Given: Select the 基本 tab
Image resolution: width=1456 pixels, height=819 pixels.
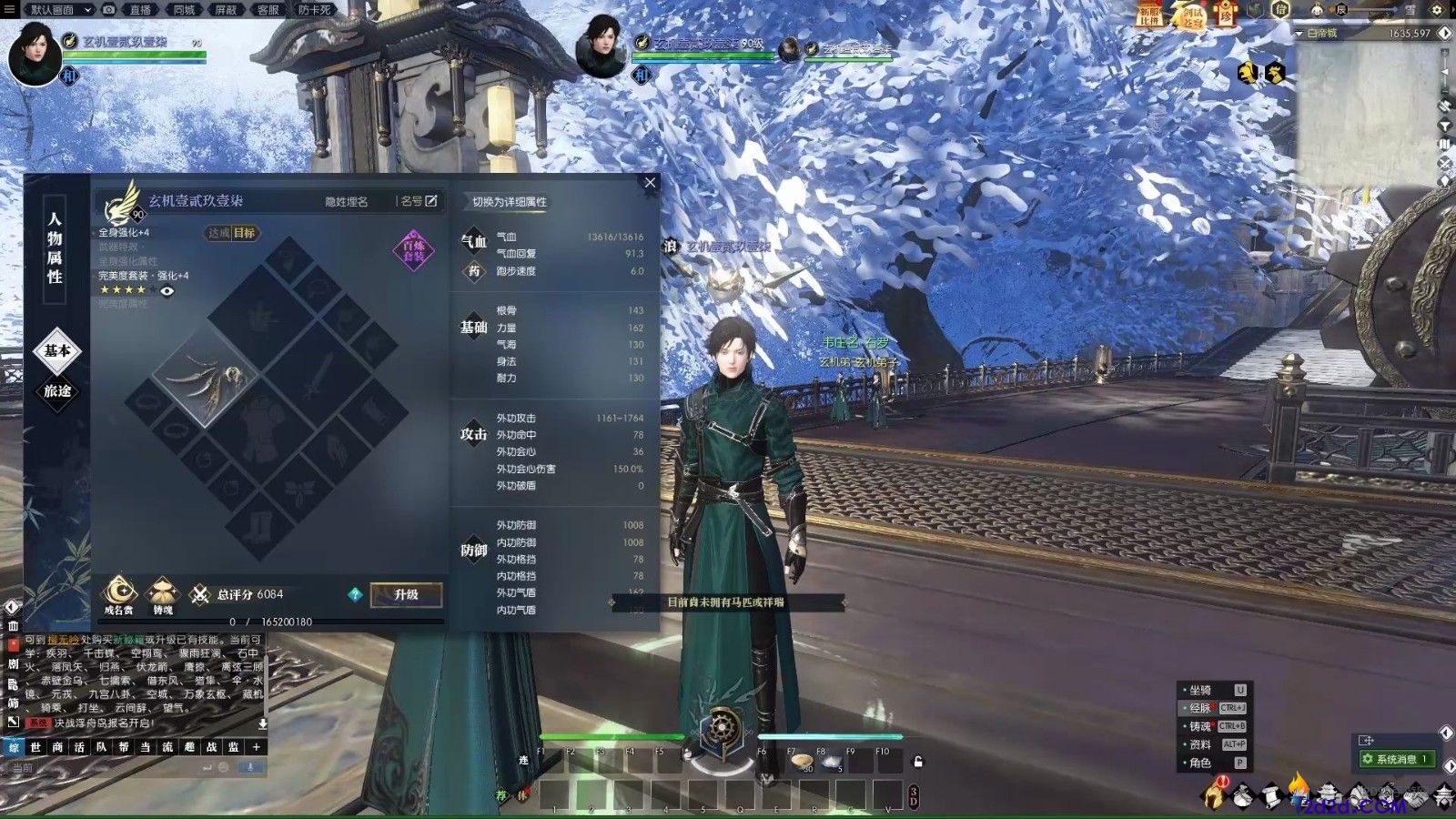Looking at the screenshot, I should [57, 351].
